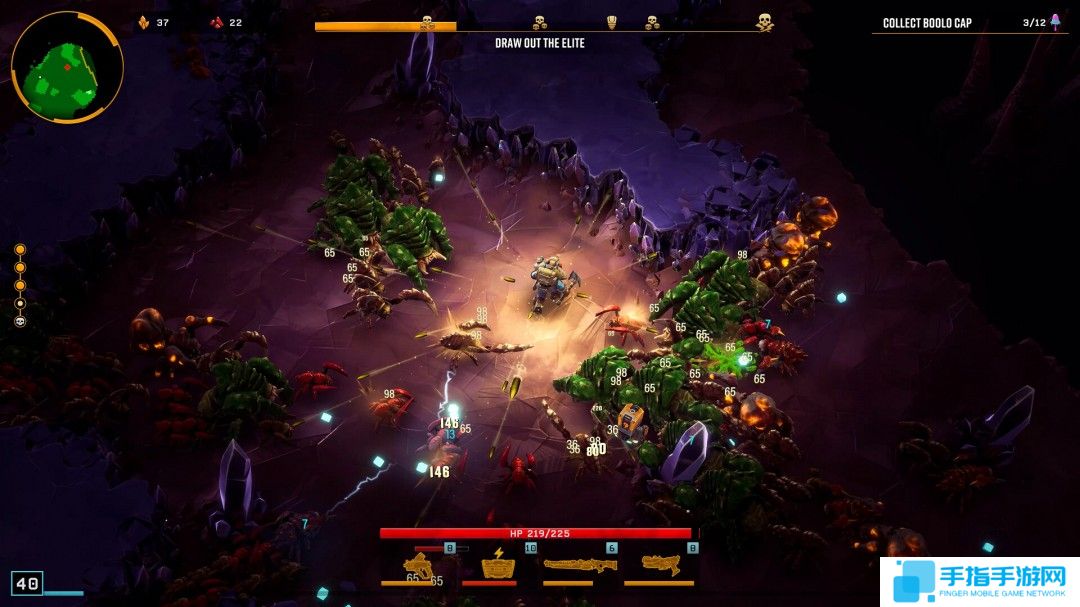Select the fourth heavy gun weapon slot
1080x607 pixels.
[660, 565]
